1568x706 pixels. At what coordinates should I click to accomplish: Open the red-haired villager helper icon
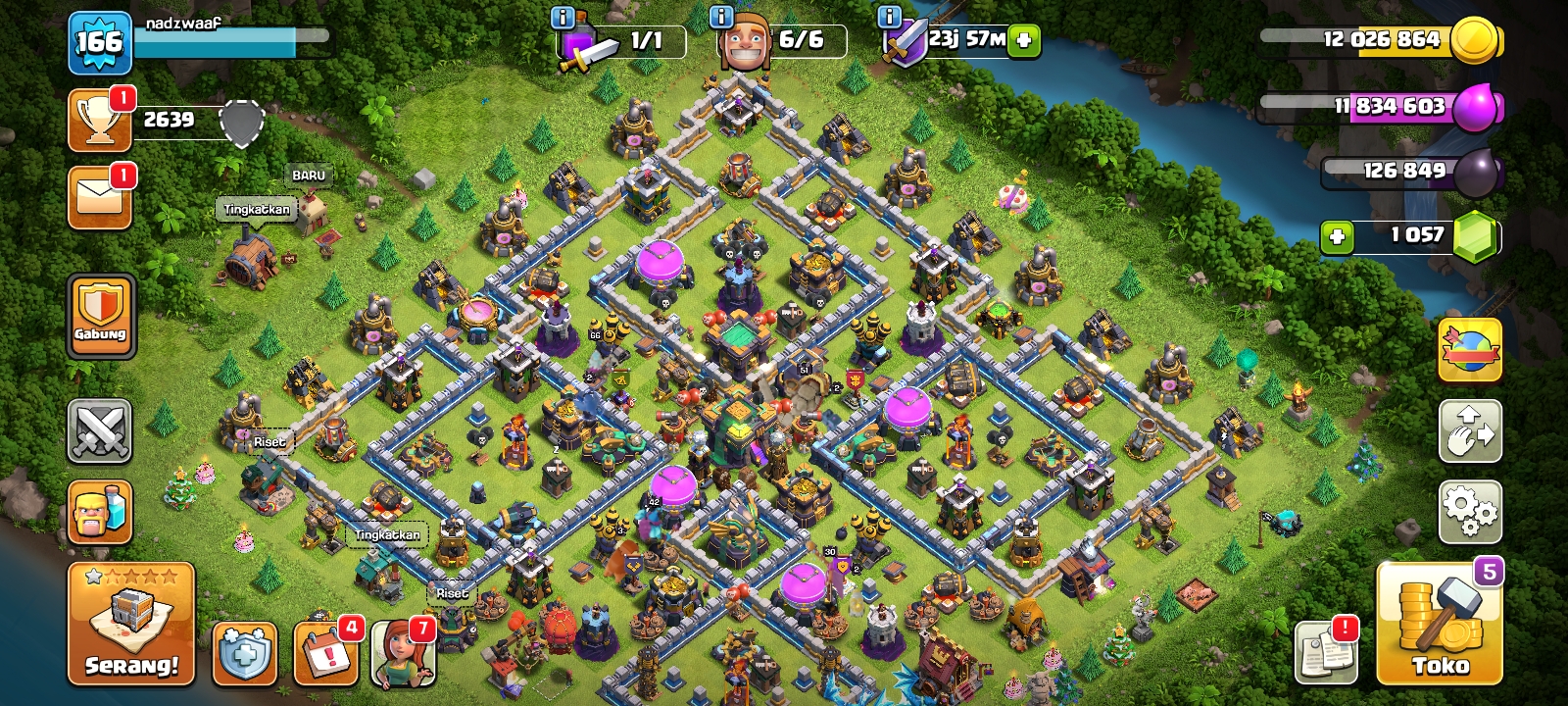403,653
